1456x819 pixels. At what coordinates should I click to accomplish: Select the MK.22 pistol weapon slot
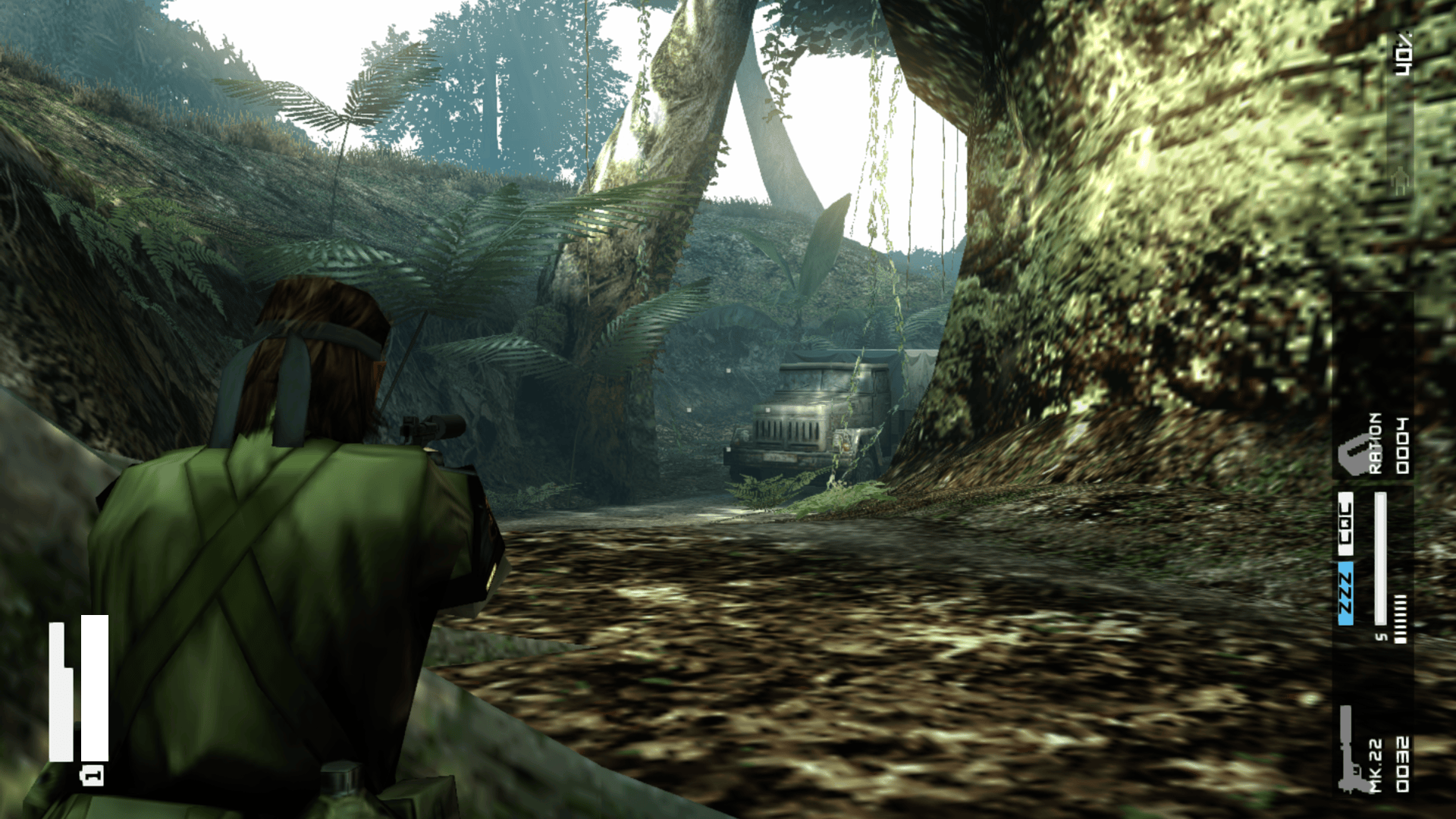tap(1373, 750)
